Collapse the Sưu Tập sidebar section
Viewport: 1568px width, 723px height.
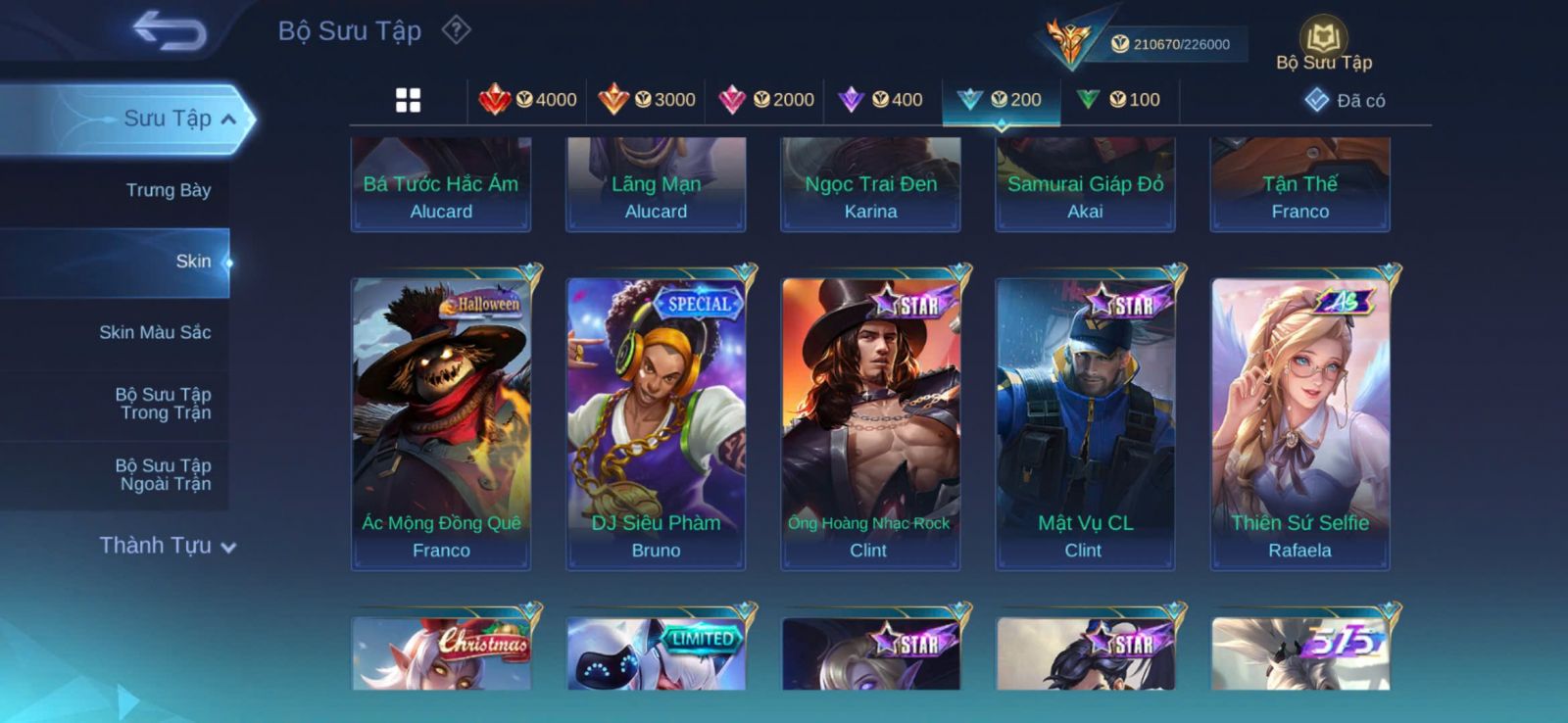227,120
